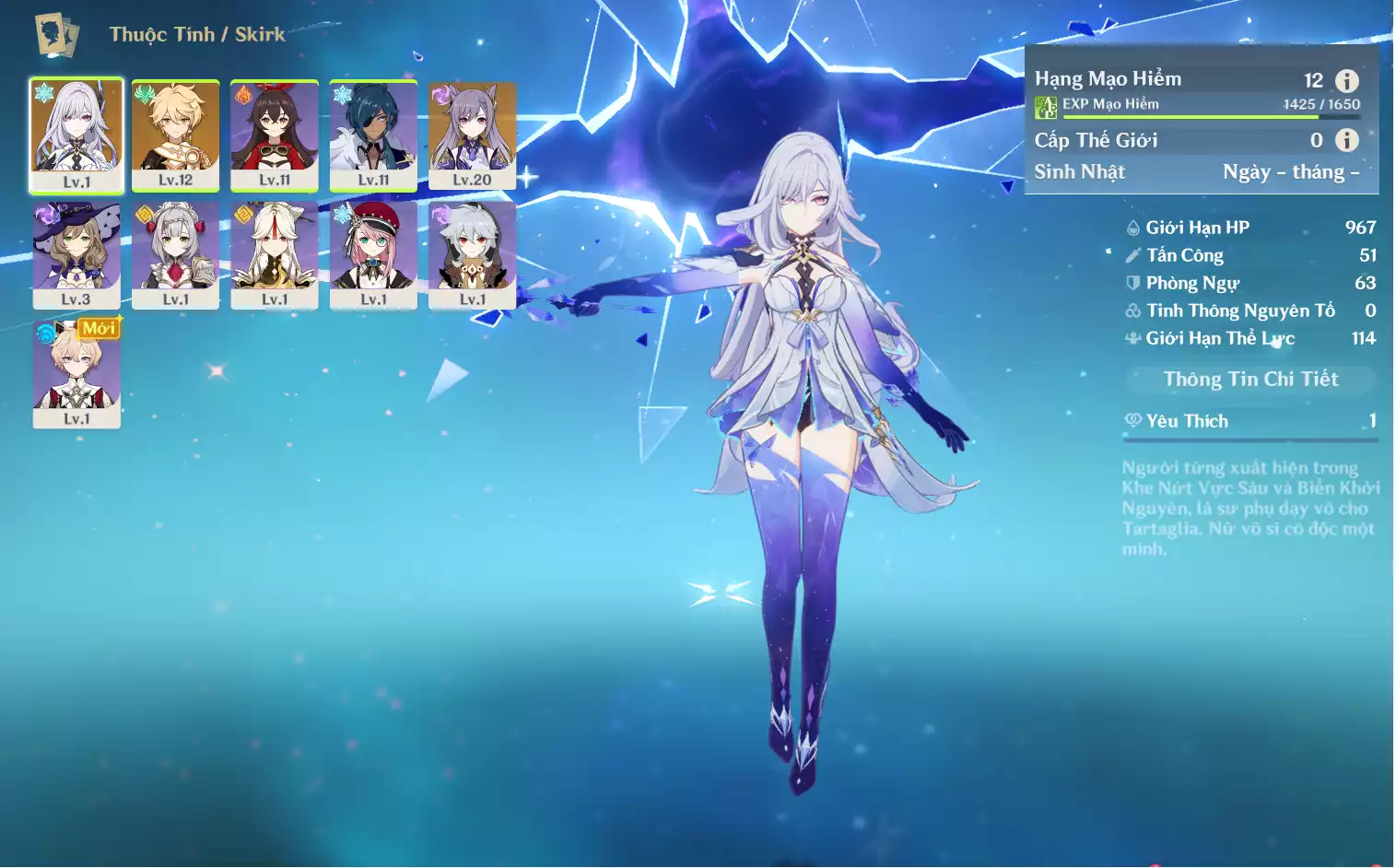
Task: Open the Yêu Thích friendship row
Action: click(x=1250, y=421)
